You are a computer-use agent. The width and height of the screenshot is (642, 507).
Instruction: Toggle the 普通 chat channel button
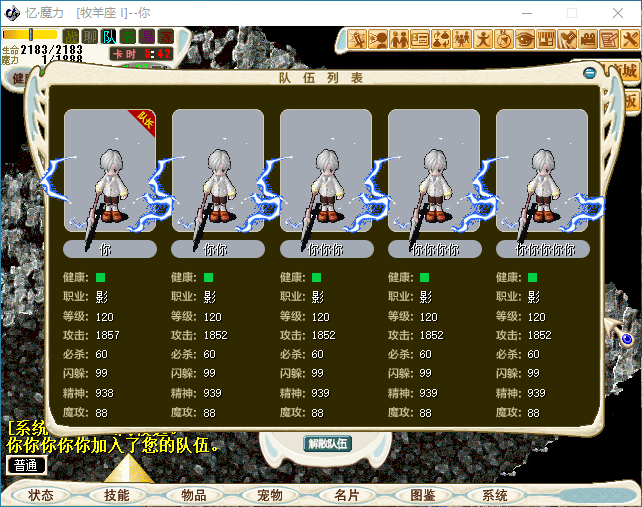click(x=26, y=465)
